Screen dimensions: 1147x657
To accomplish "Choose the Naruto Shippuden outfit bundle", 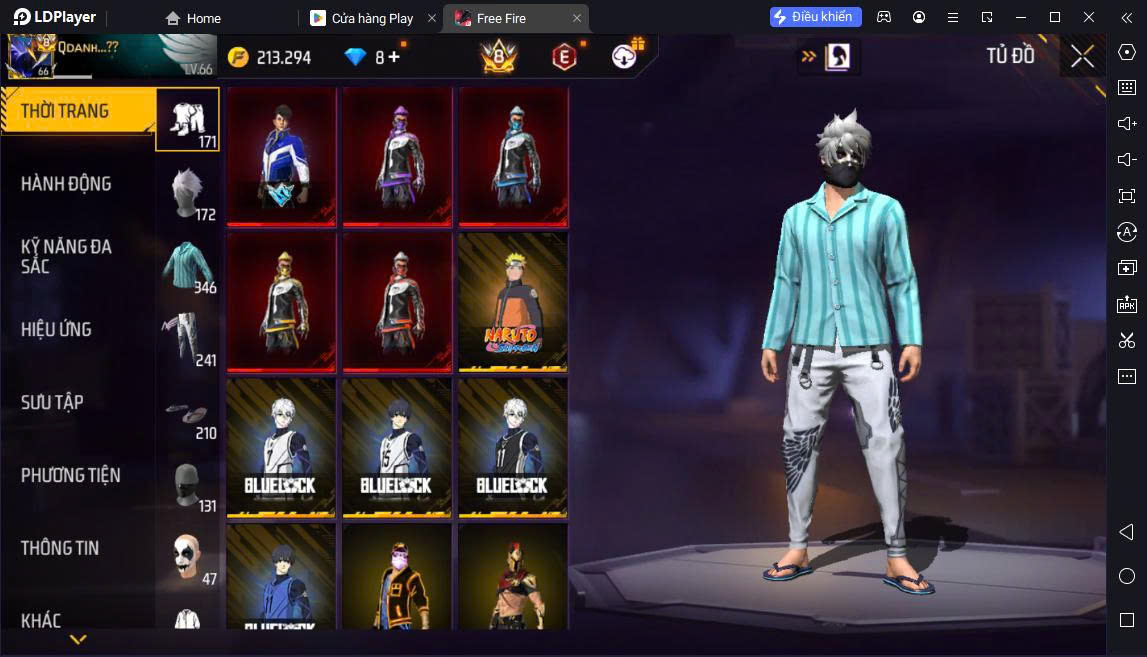I will pyautogui.click(x=513, y=302).
